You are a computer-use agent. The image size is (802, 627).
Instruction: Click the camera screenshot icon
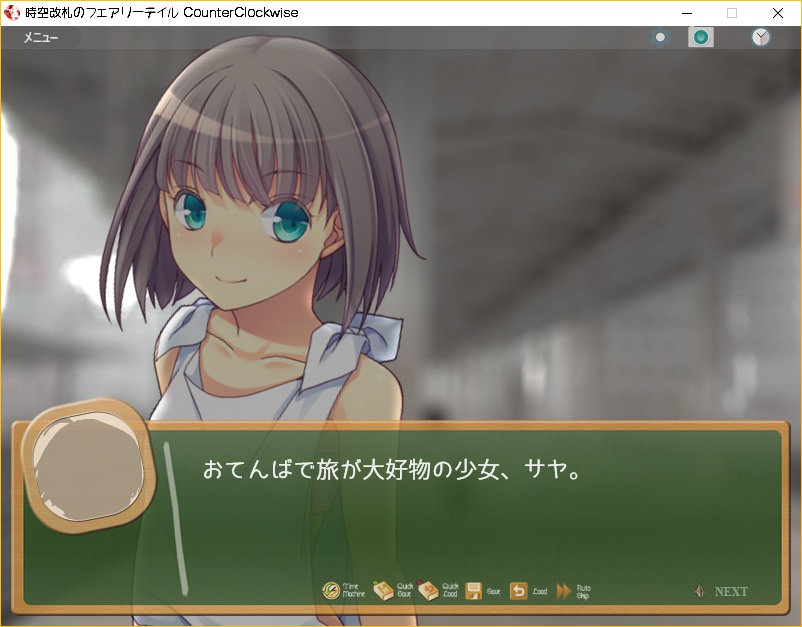point(701,38)
